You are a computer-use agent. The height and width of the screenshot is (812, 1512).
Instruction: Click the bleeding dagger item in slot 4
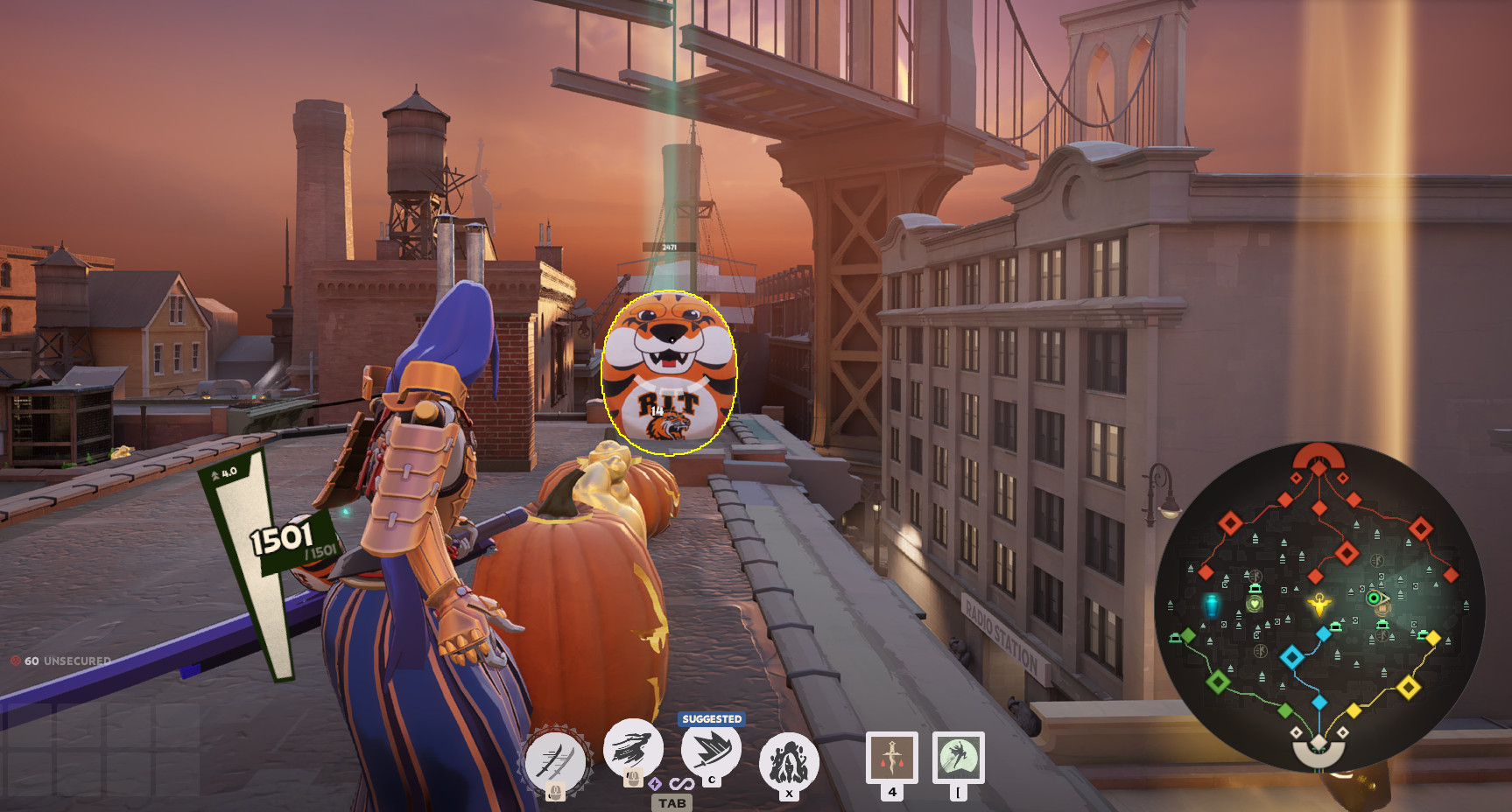890,756
